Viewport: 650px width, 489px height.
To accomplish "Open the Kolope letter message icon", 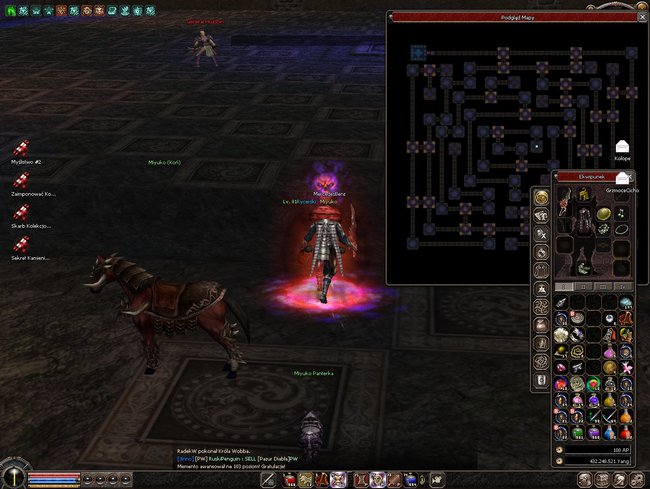I will pyautogui.click(x=623, y=148).
